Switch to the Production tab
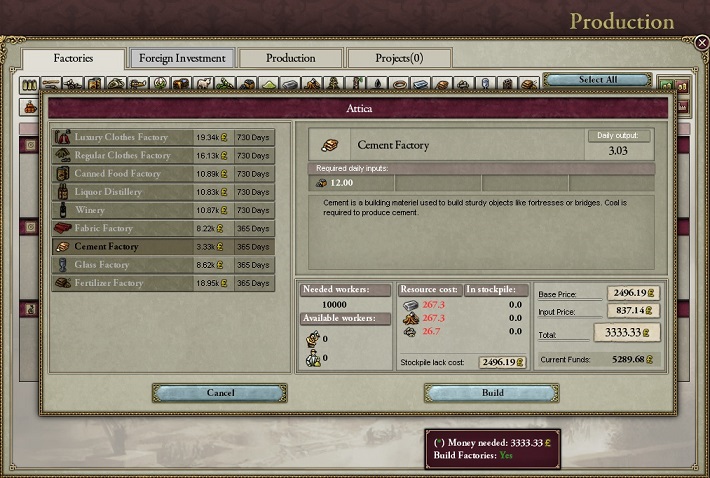 [291, 58]
